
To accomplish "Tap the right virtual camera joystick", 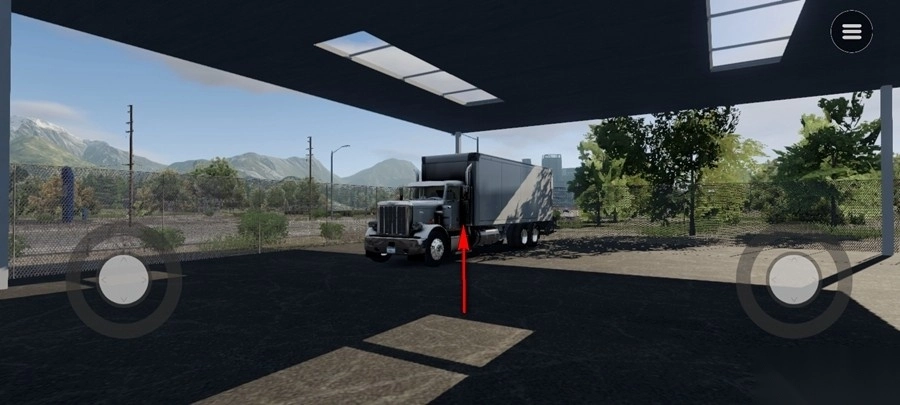I will pos(794,279).
